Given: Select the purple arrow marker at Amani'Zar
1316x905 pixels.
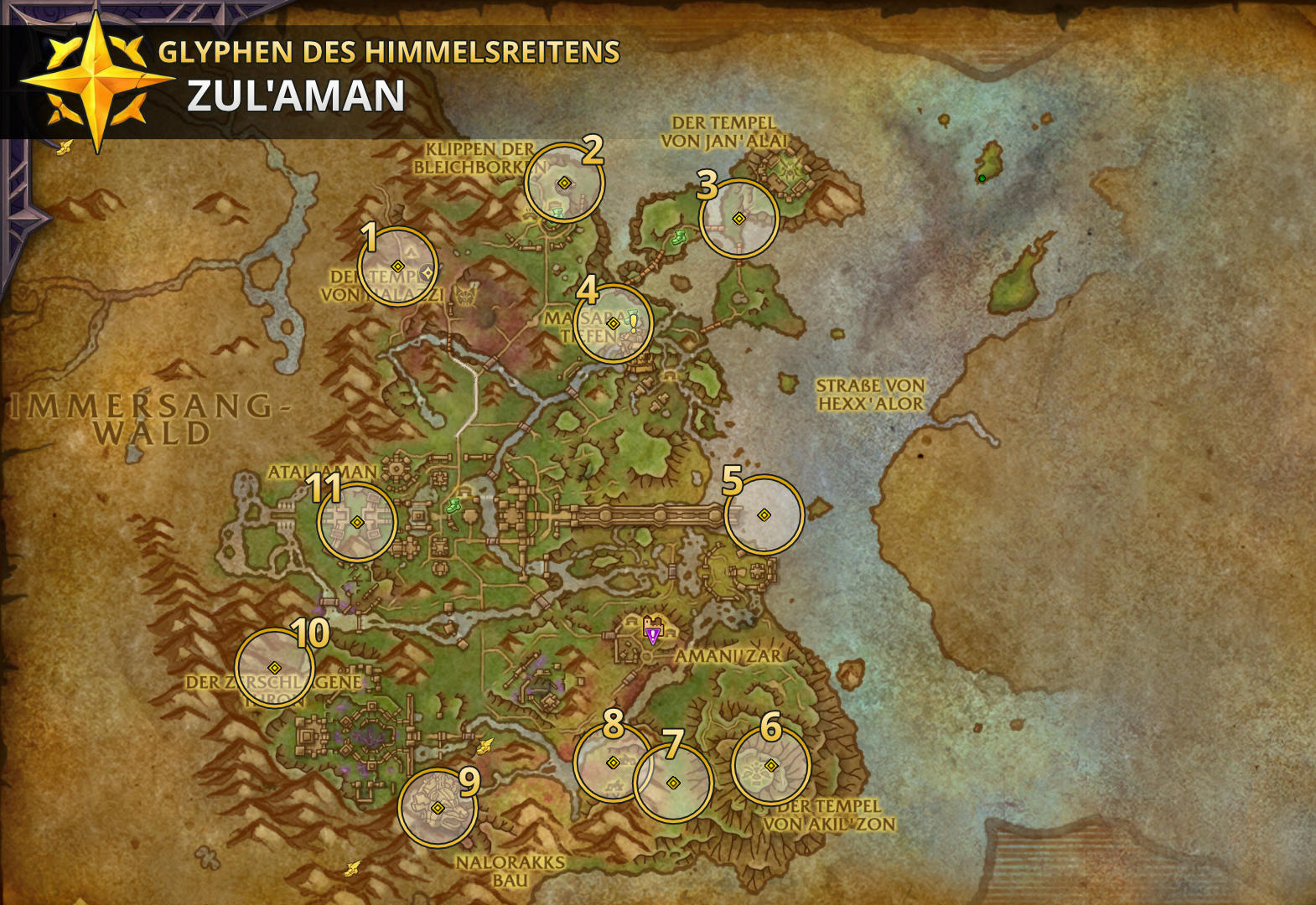Looking at the screenshot, I should pyautogui.click(x=652, y=636).
